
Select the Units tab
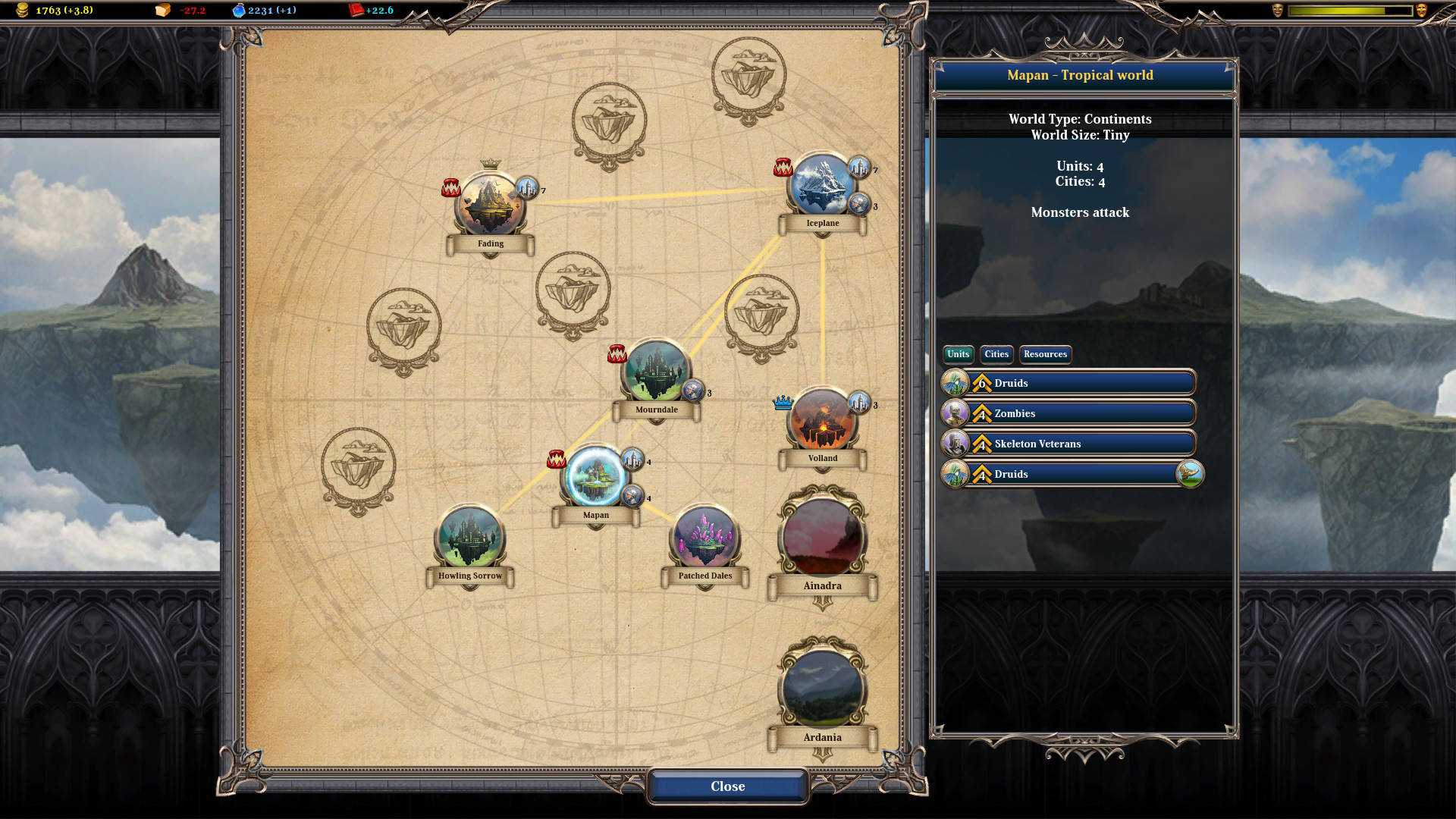pyautogui.click(x=957, y=354)
